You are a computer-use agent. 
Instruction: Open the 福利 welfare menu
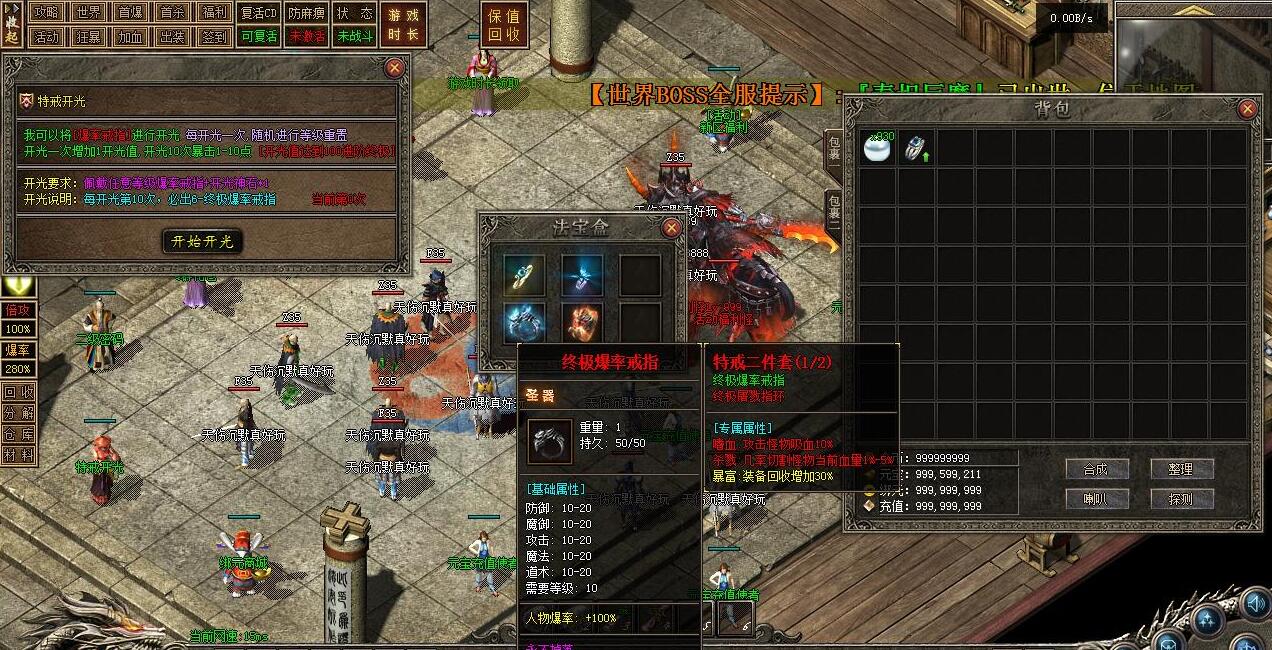pyautogui.click(x=214, y=13)
